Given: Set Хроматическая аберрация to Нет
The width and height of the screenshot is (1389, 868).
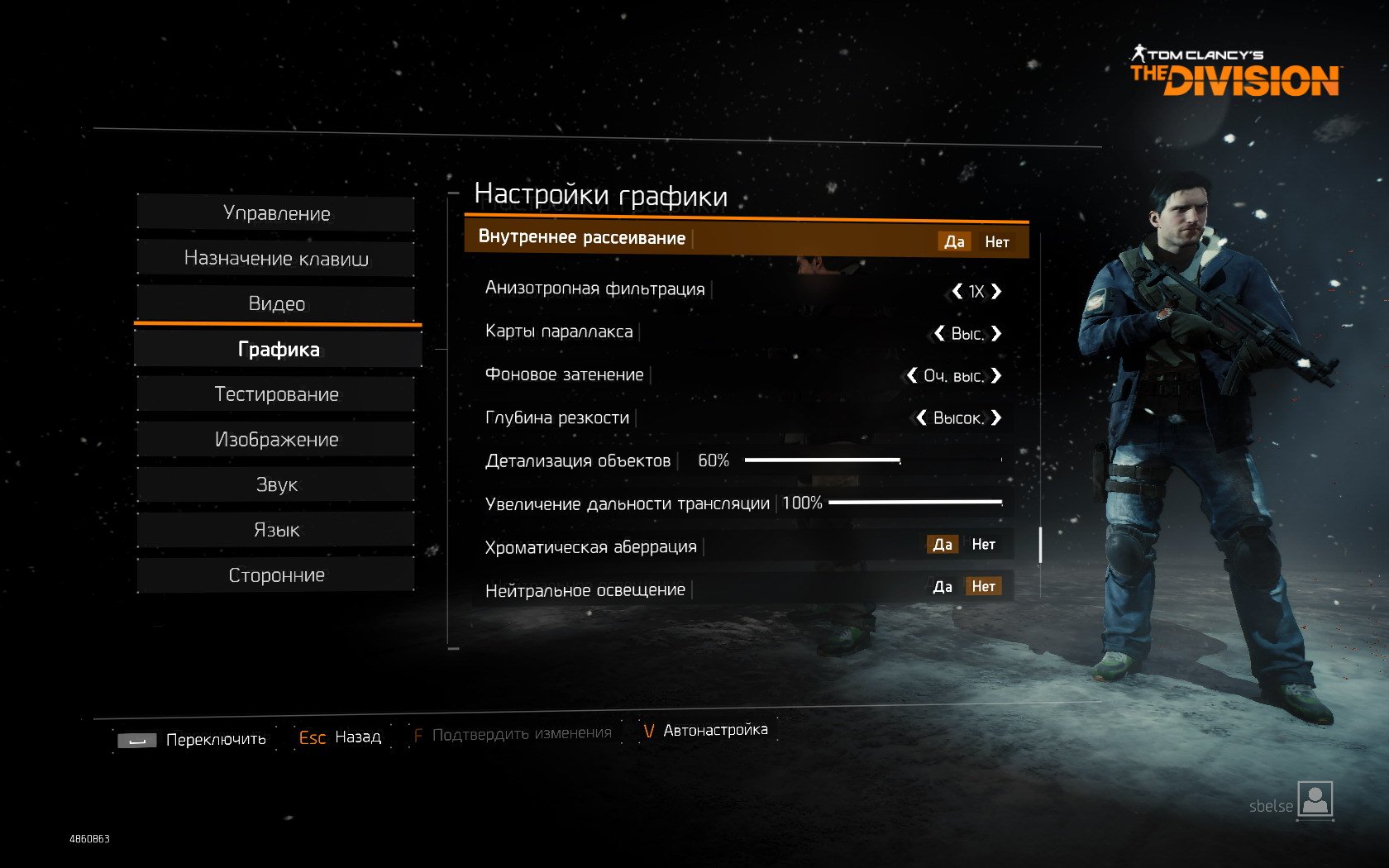Looking at the screenshot, I should (983, 544).
